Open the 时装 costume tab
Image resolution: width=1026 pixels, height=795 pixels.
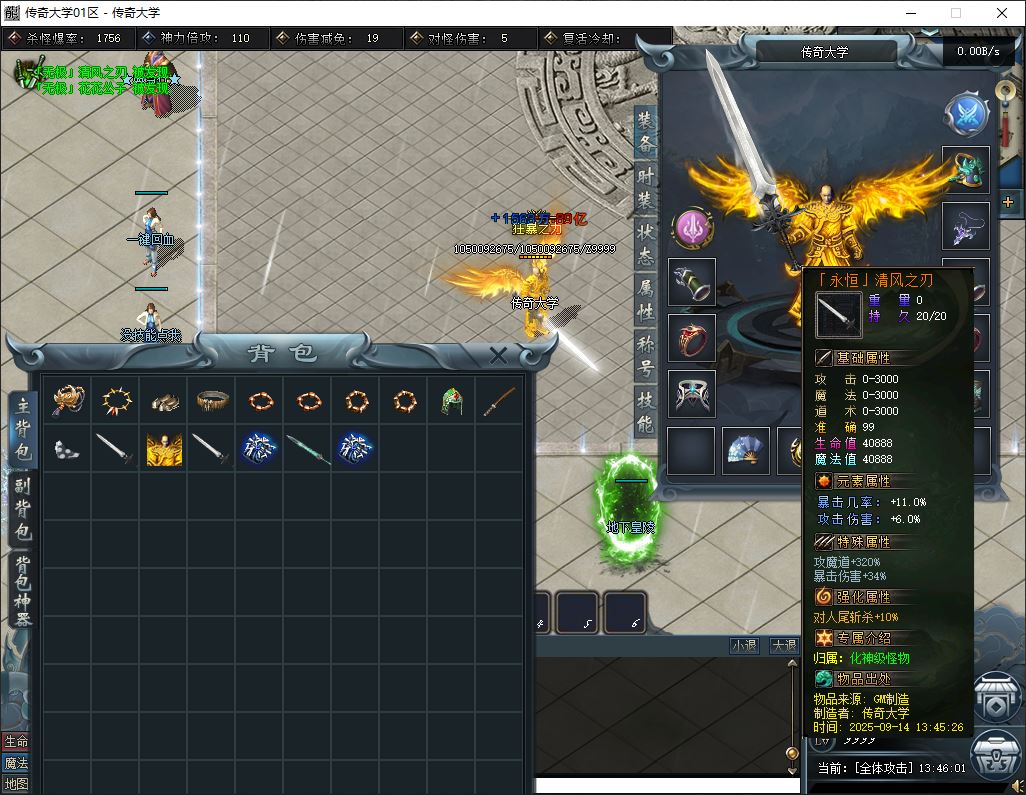(645, 187)
